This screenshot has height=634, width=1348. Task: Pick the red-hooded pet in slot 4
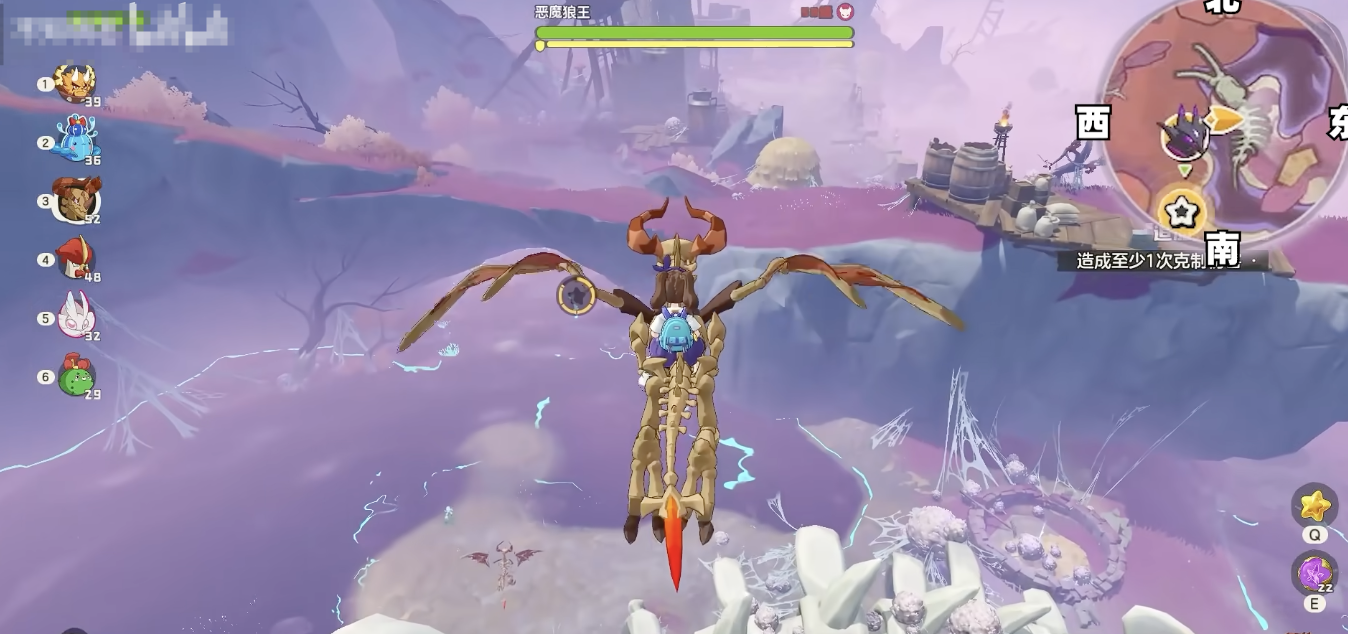(x=75, y=258)
